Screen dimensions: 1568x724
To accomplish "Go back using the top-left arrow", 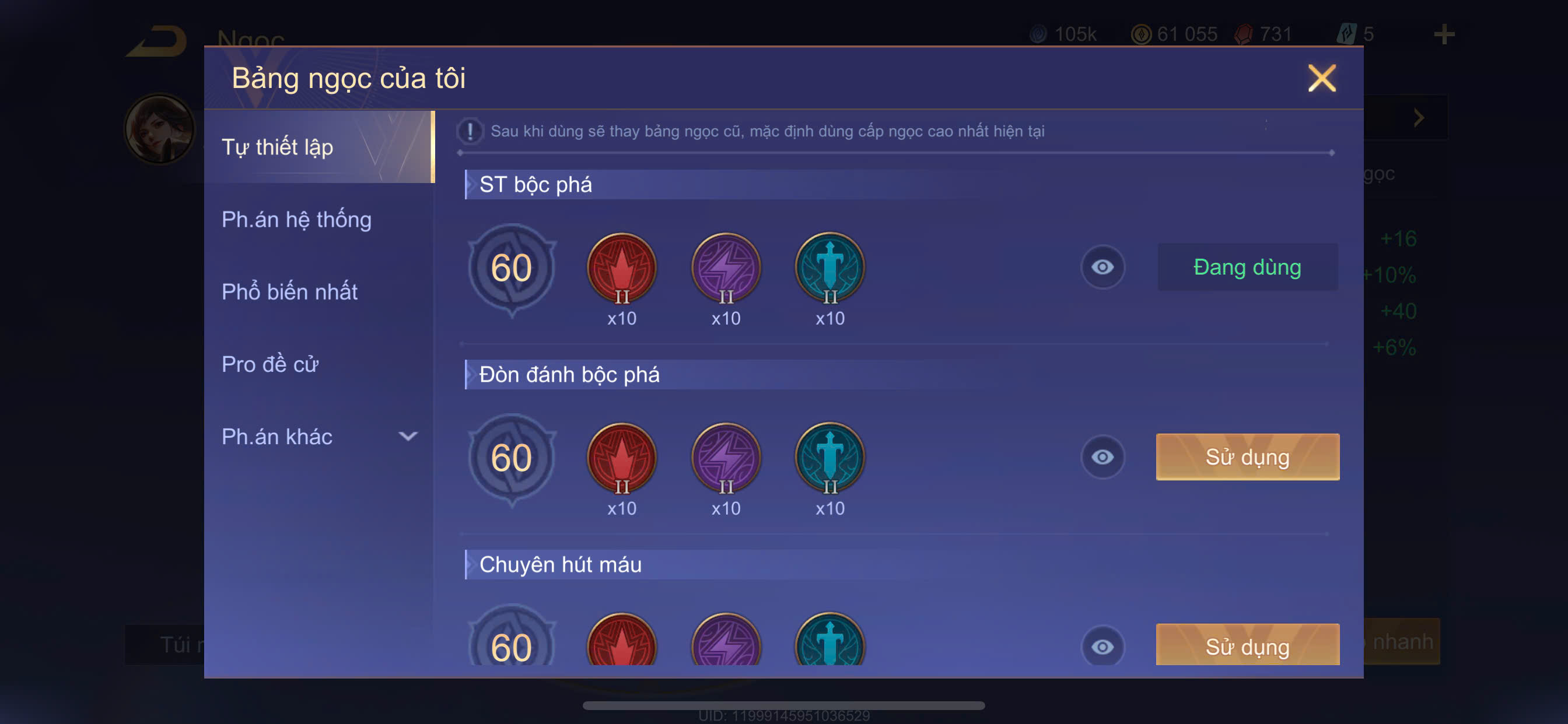I will 156,41.
